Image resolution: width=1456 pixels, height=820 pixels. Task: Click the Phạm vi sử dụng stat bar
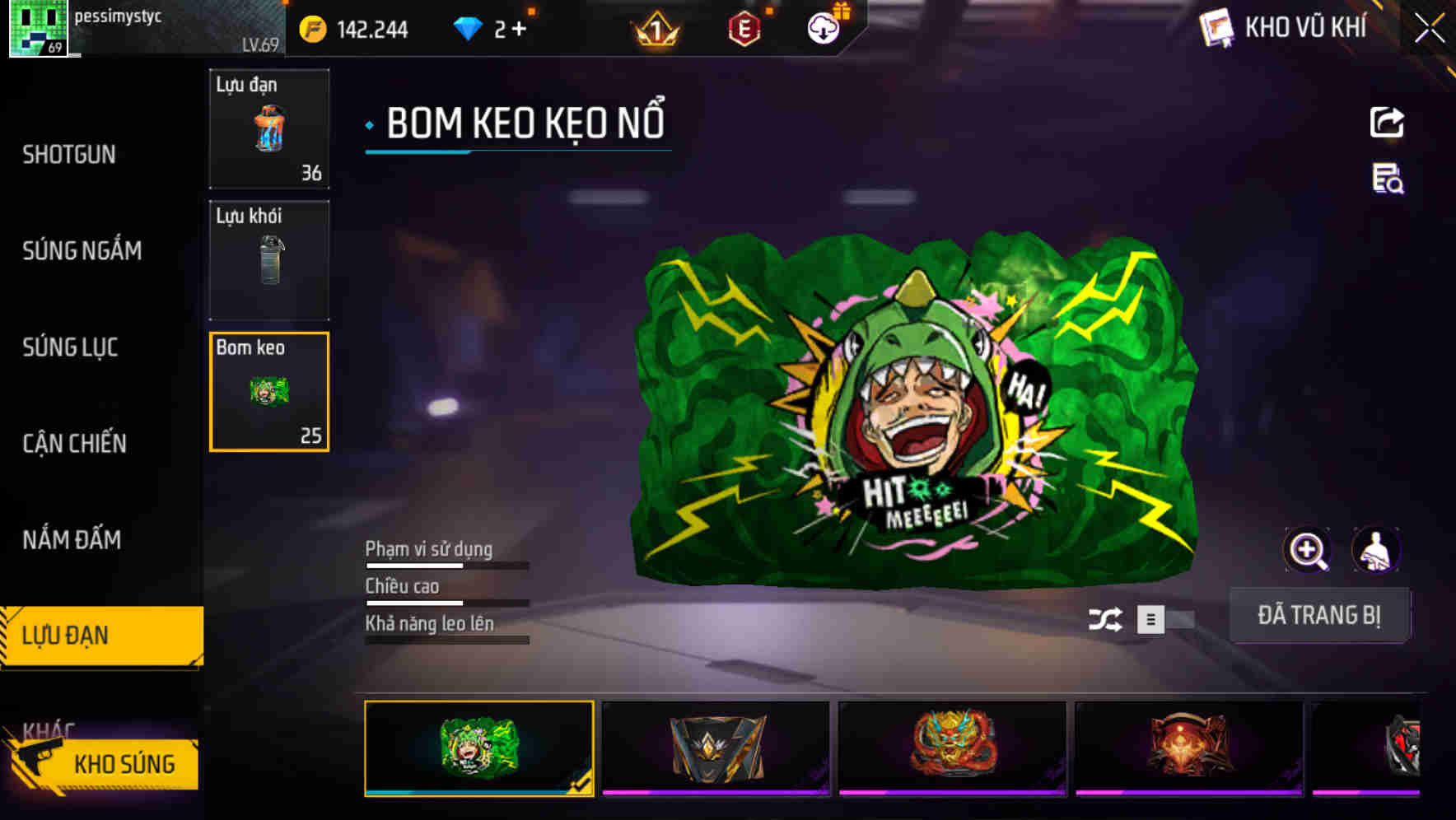pyautogui.click(x=447, y=565)
